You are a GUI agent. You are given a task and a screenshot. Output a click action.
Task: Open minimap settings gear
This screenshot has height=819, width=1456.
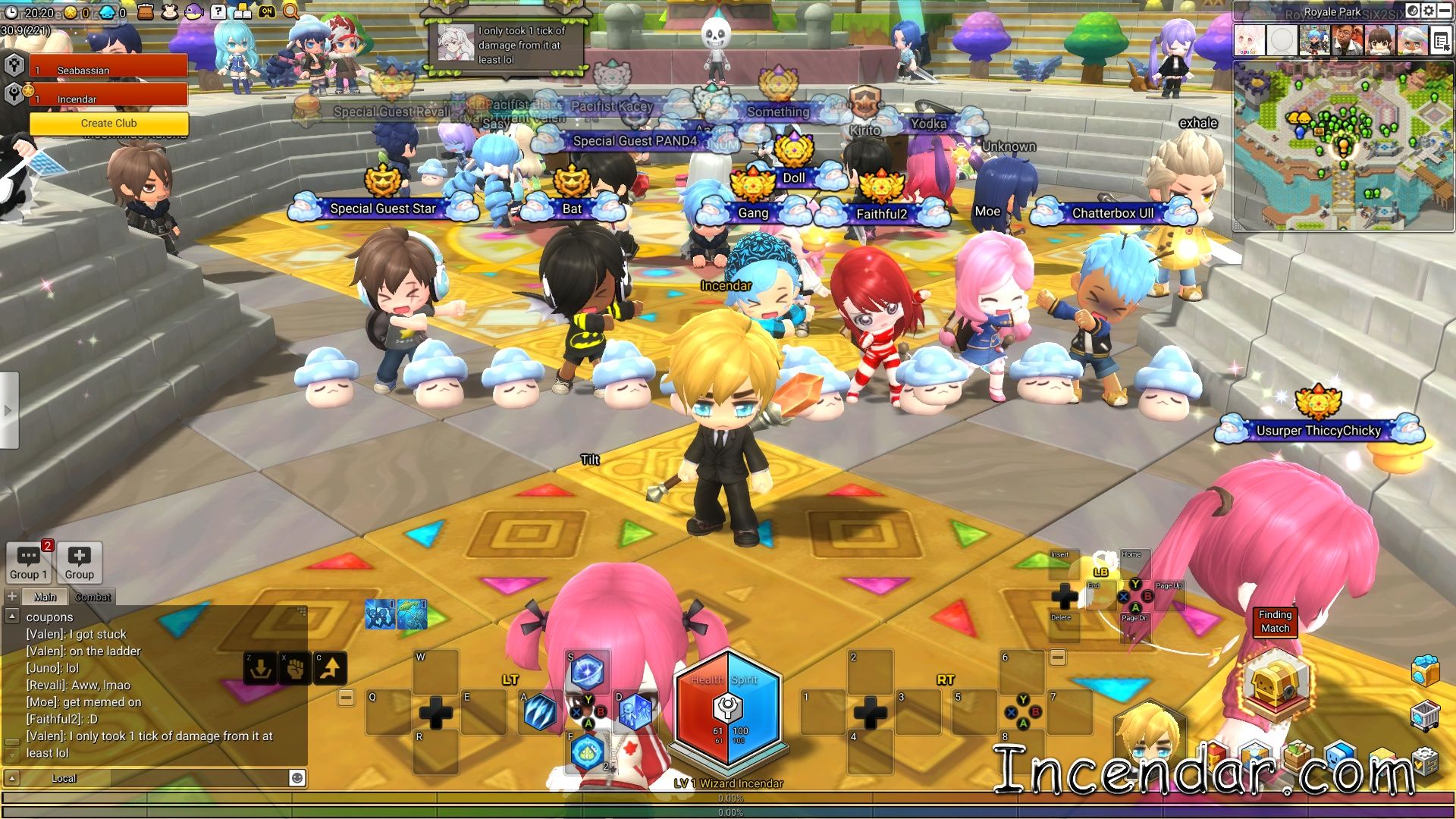[x=1429, y=11]
